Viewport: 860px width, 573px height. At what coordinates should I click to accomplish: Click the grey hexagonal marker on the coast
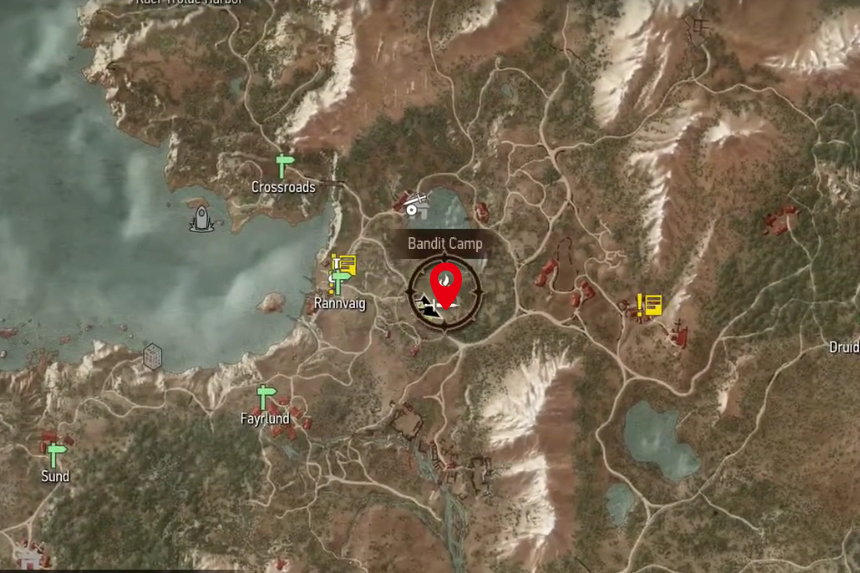(152, 356)
